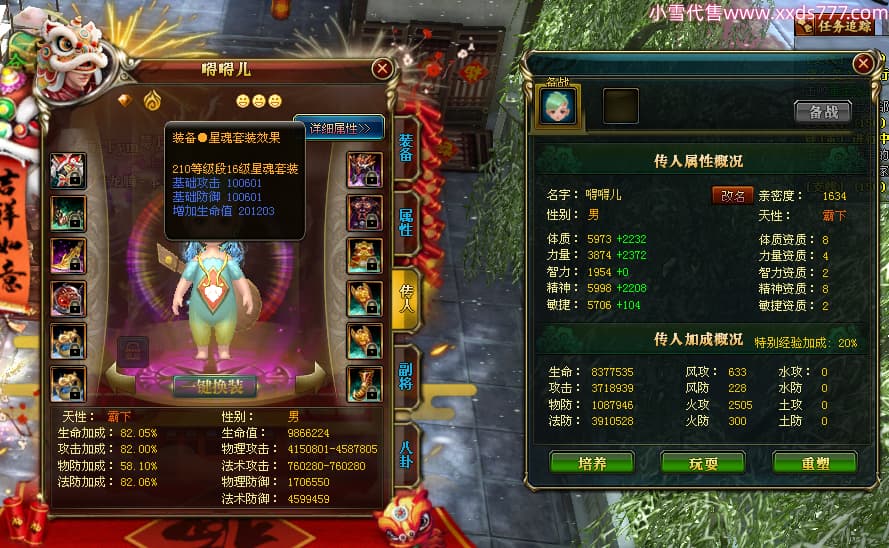Select the green-haired heir portrait

click(x=559, y=106)
